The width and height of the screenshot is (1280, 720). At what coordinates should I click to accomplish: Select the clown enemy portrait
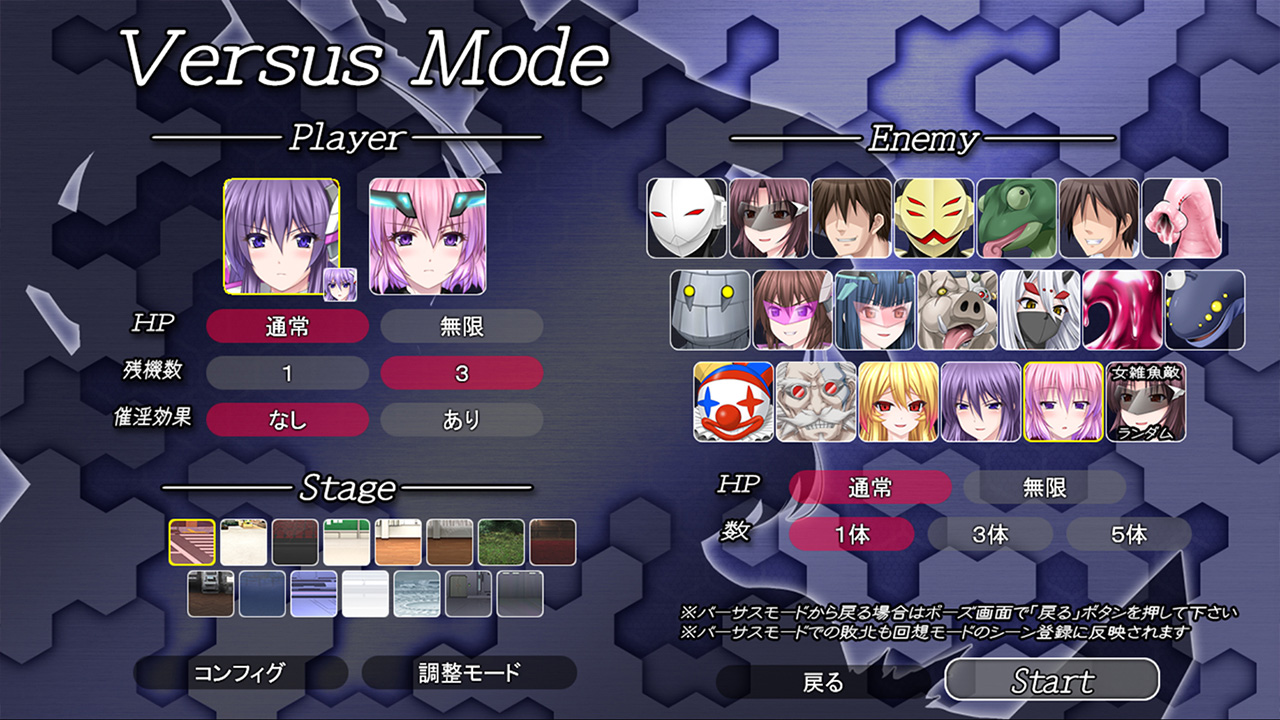coord(734,402)
